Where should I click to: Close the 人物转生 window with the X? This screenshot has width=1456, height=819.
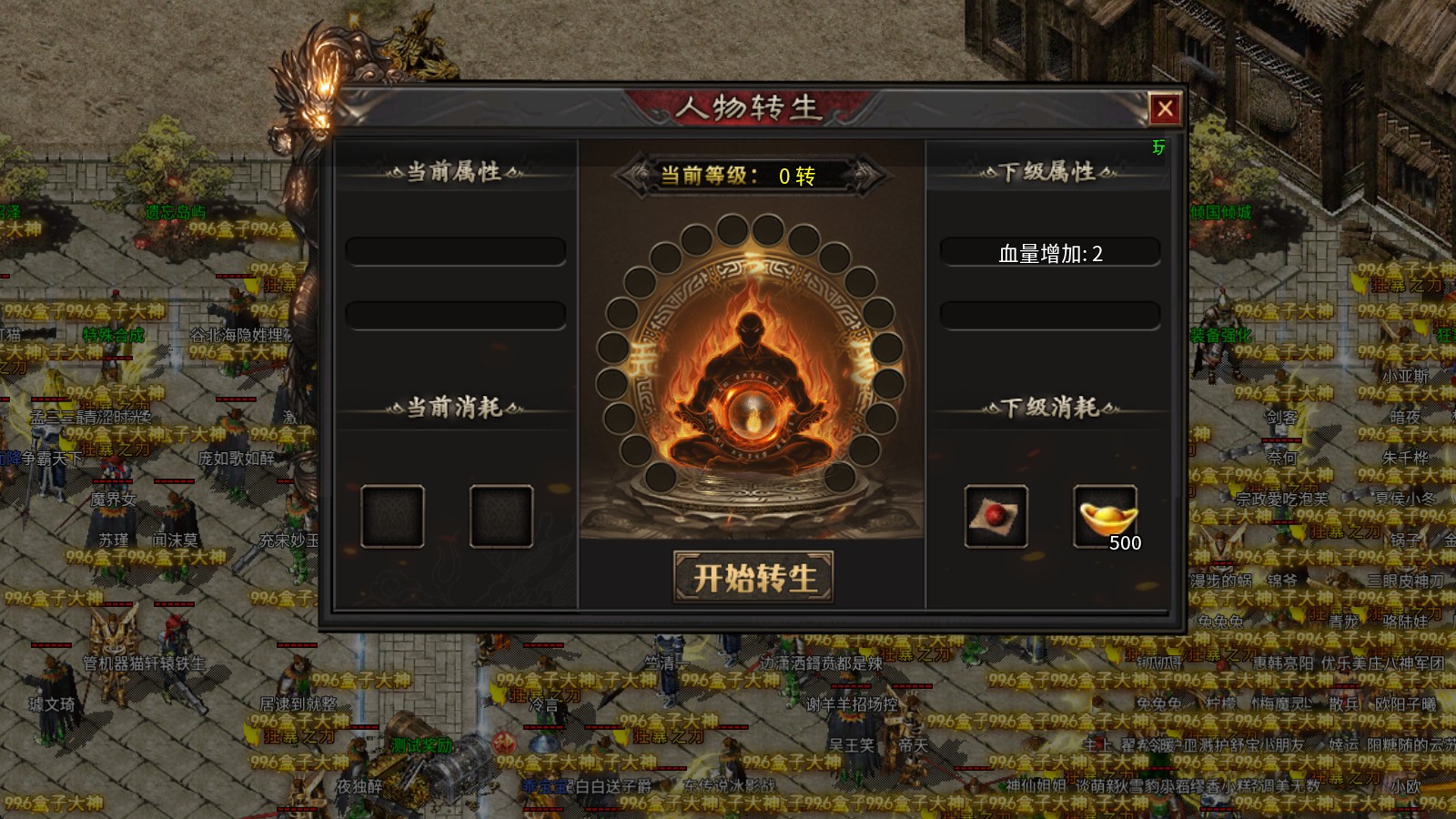click(1166, 107)
